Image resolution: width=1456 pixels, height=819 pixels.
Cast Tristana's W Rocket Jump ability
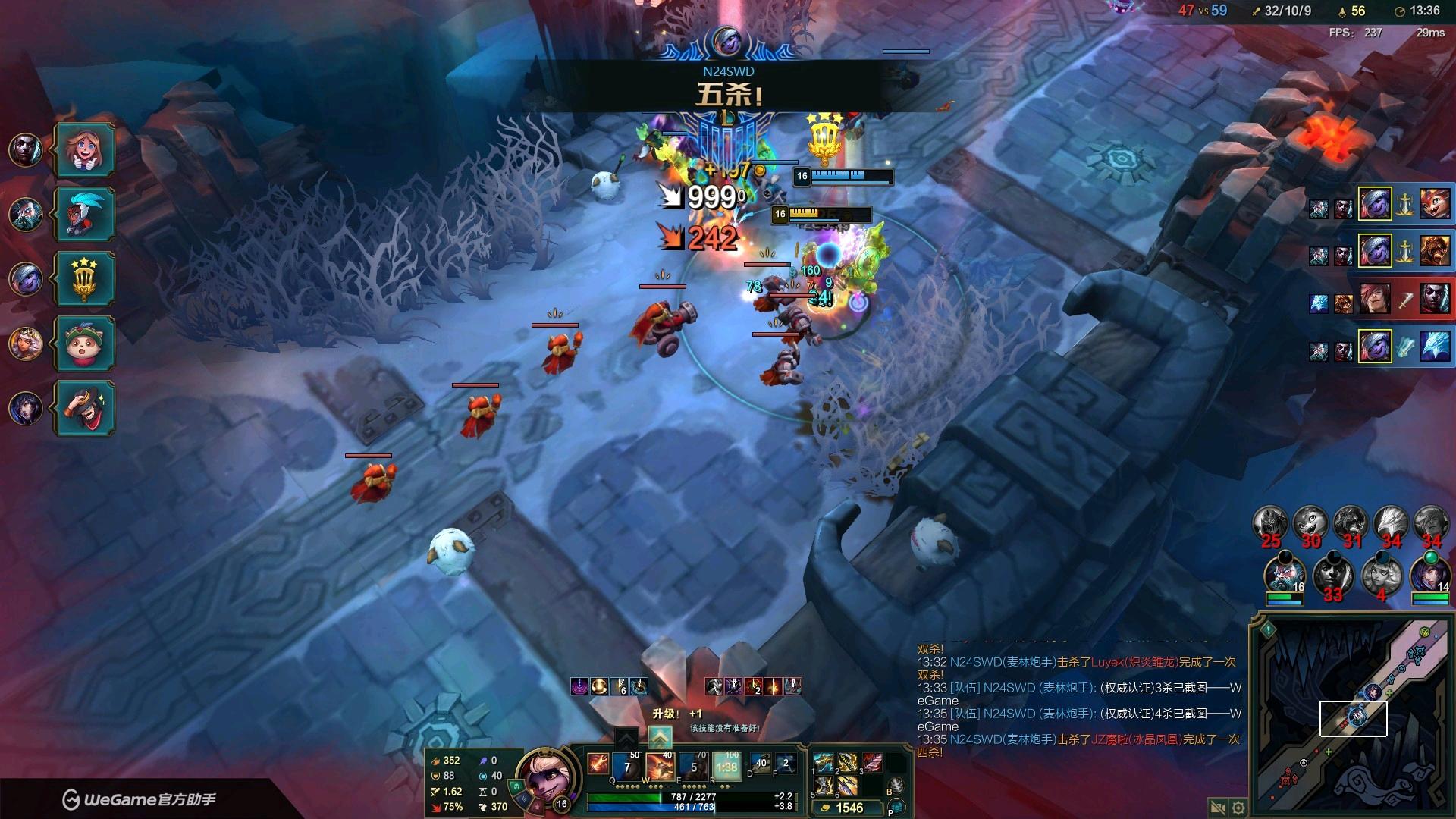pyautogui.click(x=660, y=767)
